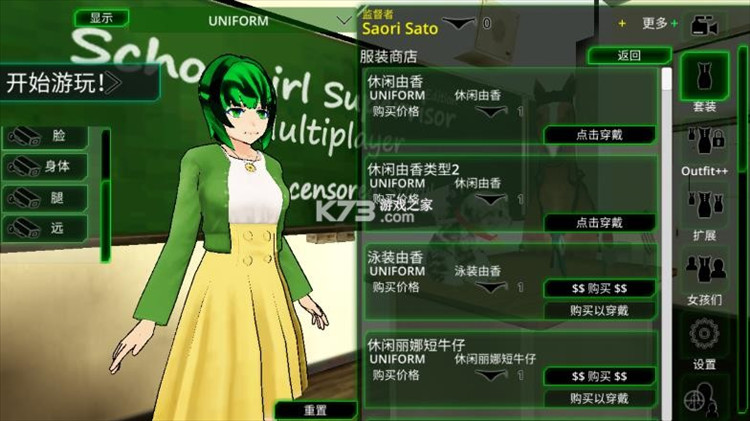Buy the 泳装由香 swimsuit outfit
This screenshot has height=421, width=750.
pos(599,289)
